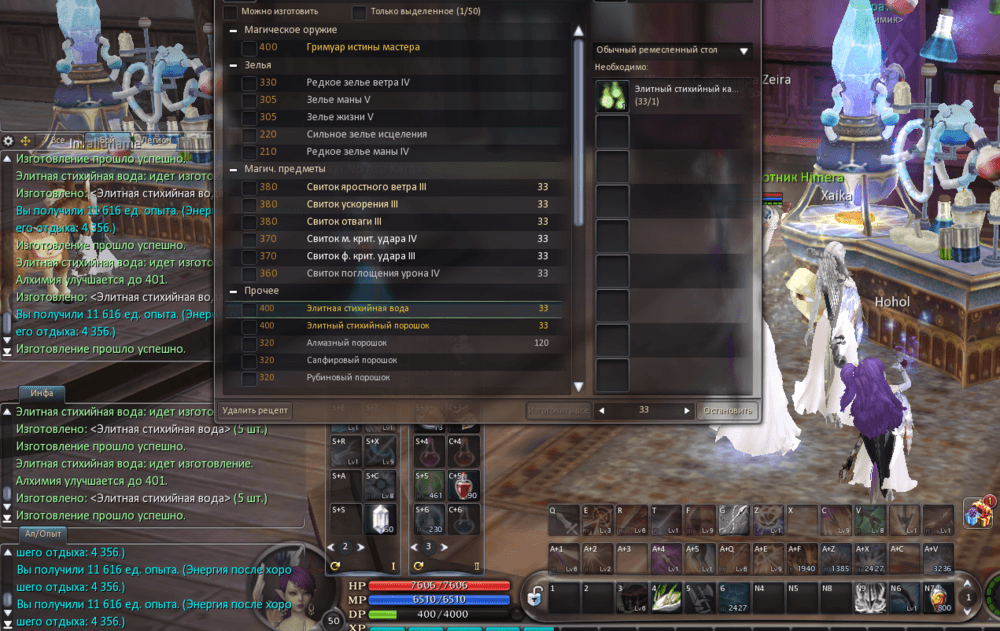
Task: Toggle the hotbar padlock icon
Action: coord(535,598)
